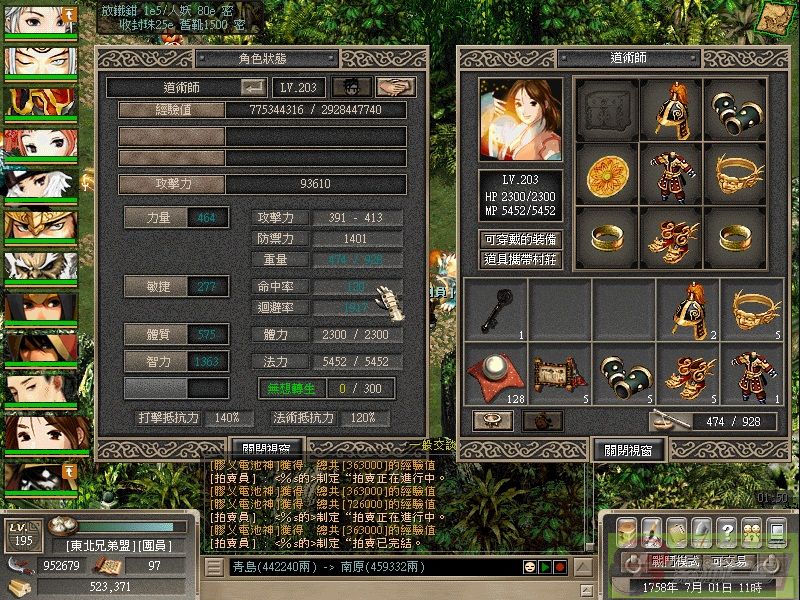Click the 道具攜帶村莊 button

(x=520, y=259)
